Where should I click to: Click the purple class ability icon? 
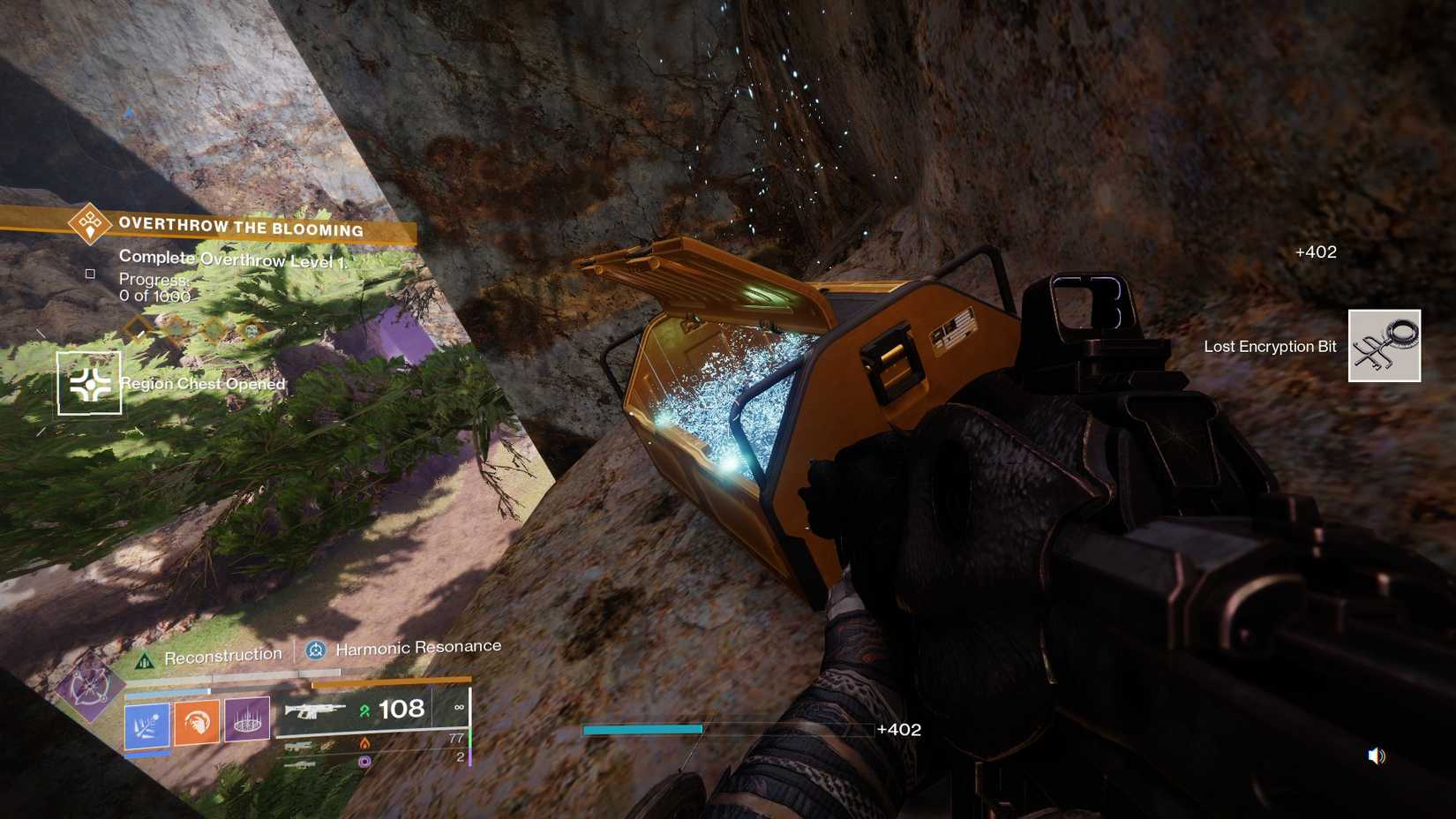coord(247,720)
